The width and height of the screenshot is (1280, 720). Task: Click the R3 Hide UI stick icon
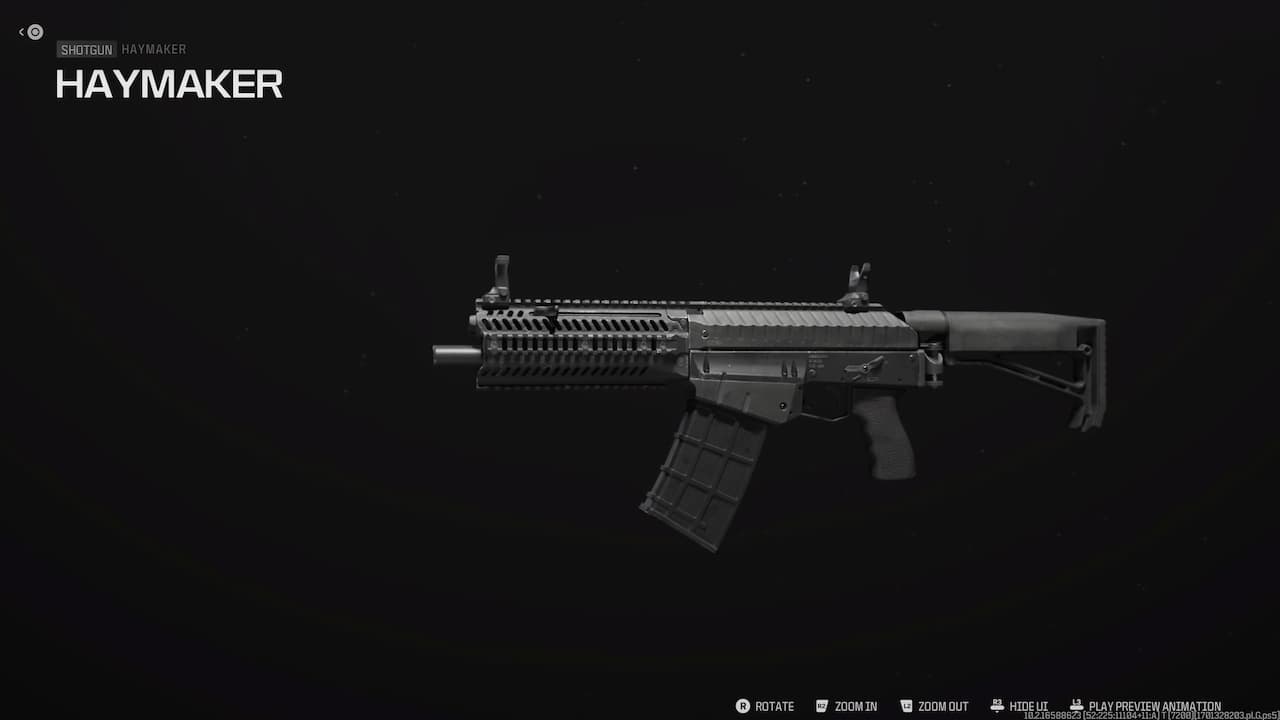[996, 706]
